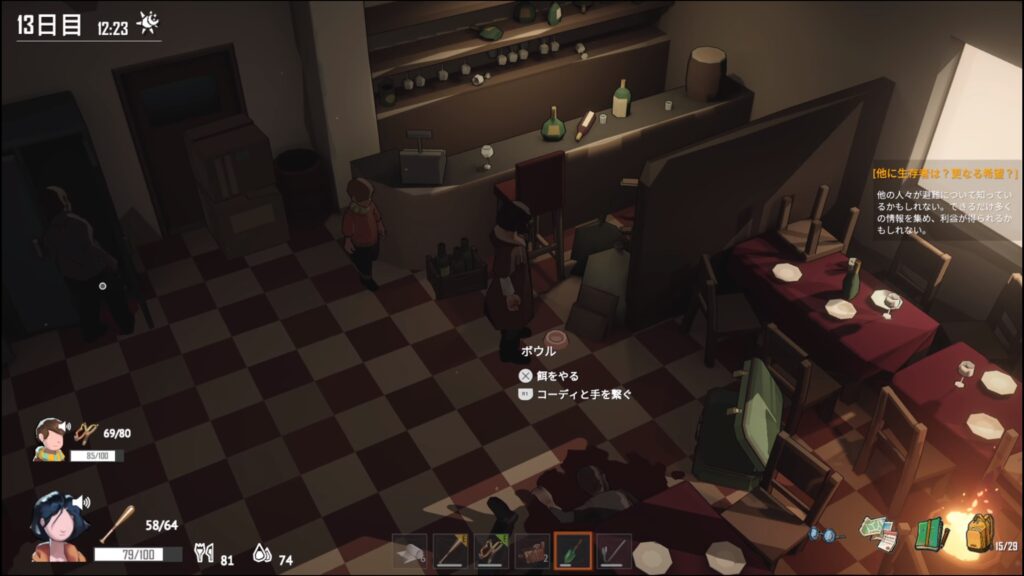
Task: Select the spear weapon hotbar slot
Action: pyautogui.click(x=451, y=551)
